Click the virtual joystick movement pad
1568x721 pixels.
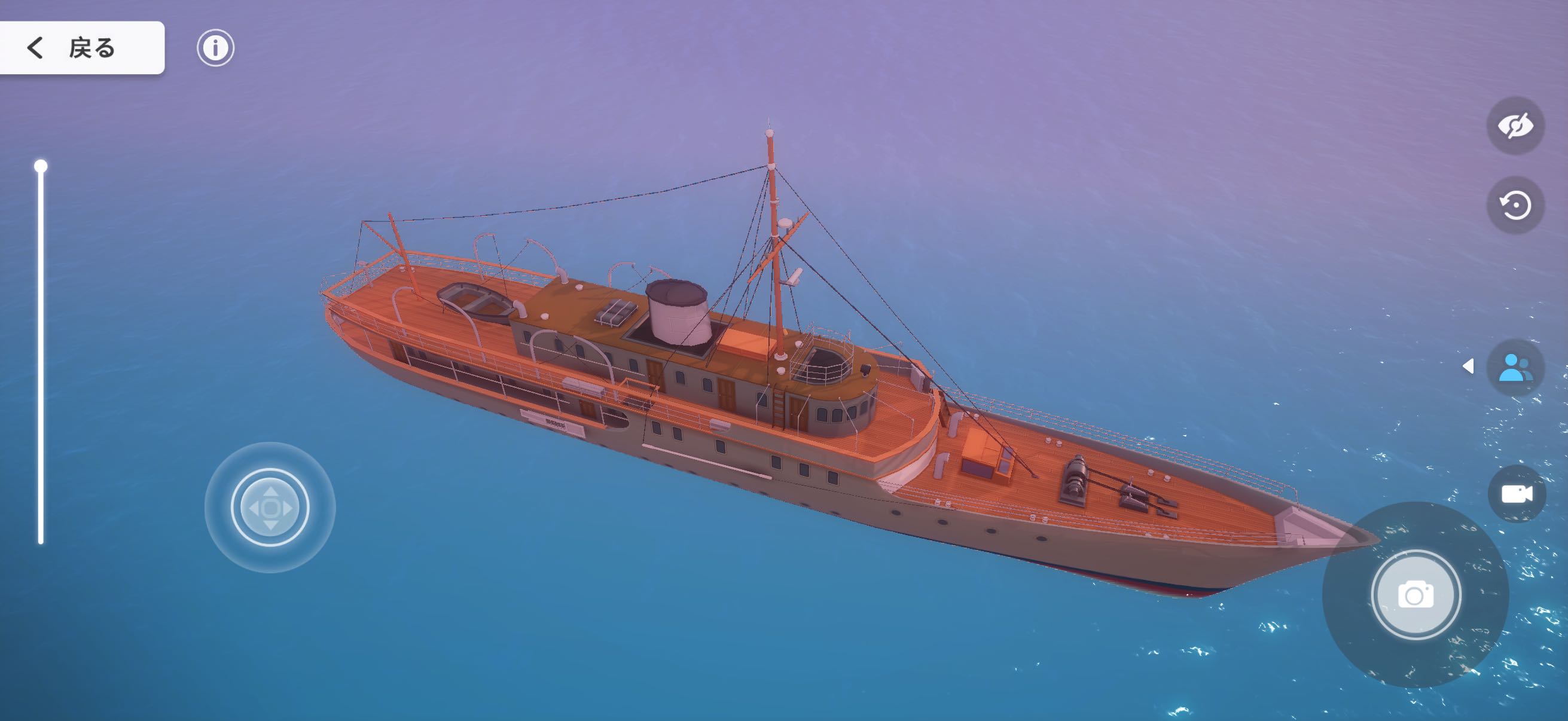click(270, 507)
